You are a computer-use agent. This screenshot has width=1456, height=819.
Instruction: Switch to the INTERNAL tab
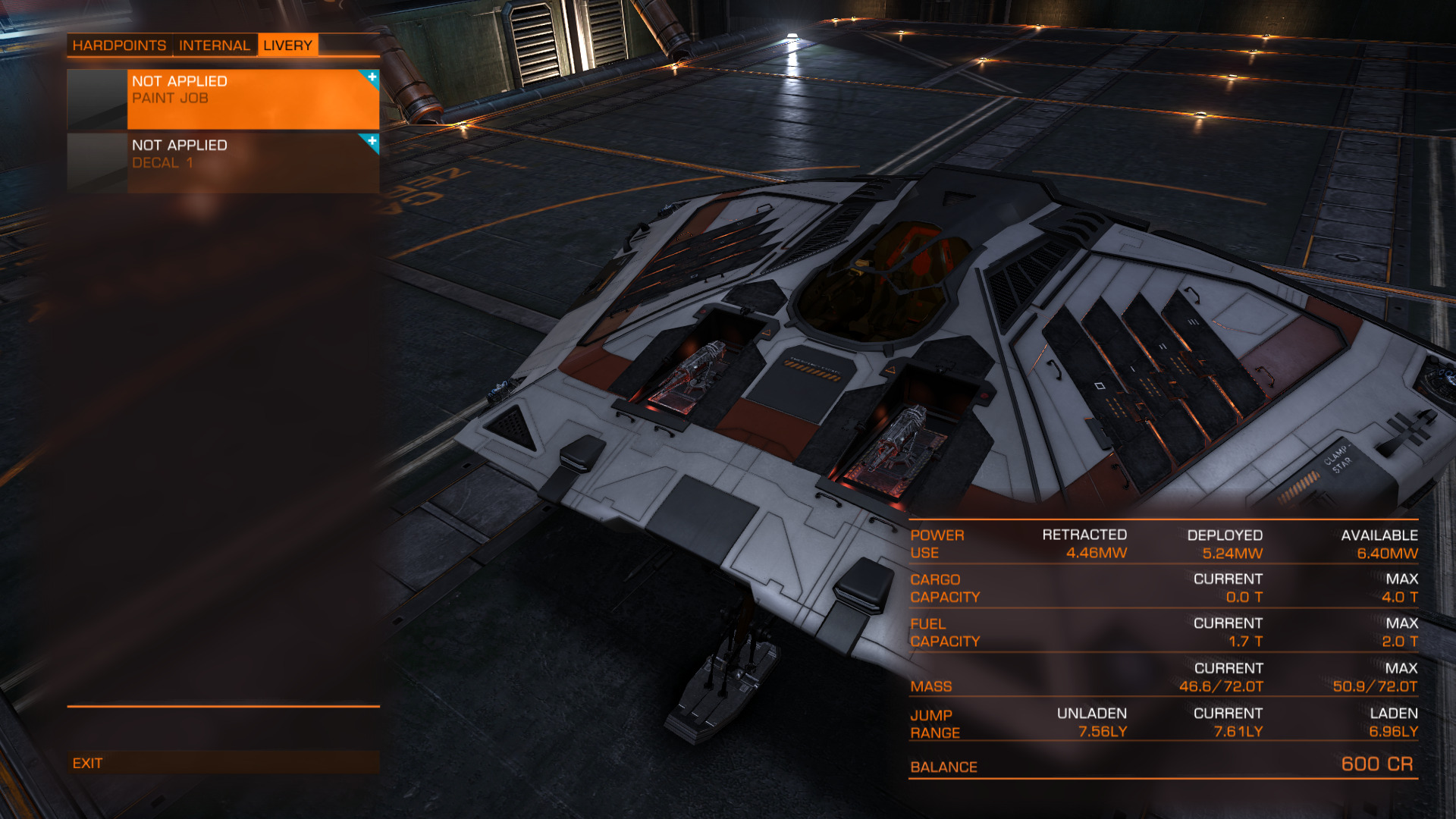pos(215,45)
